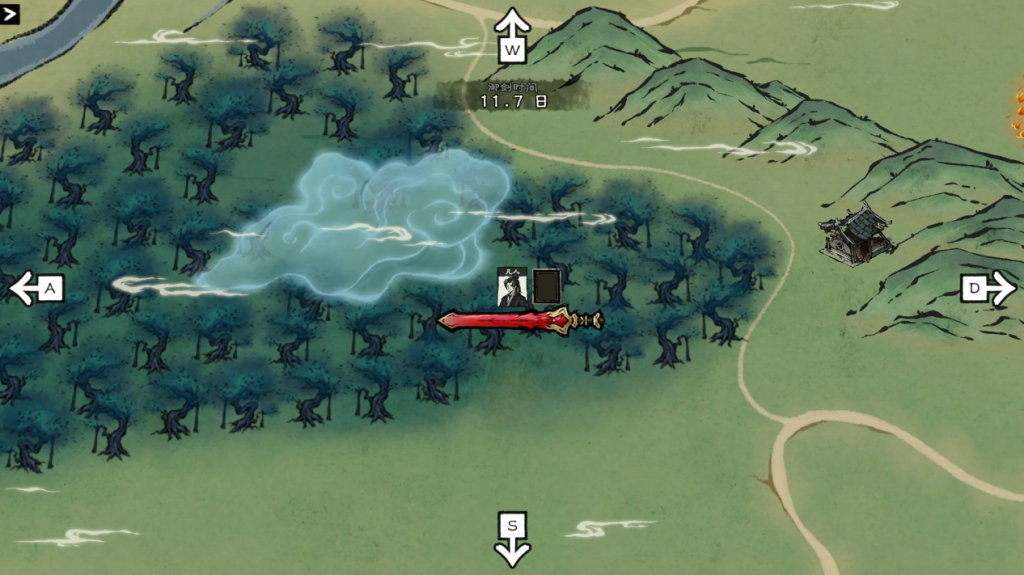Click the right arrow labeled D

click(987, 289)
